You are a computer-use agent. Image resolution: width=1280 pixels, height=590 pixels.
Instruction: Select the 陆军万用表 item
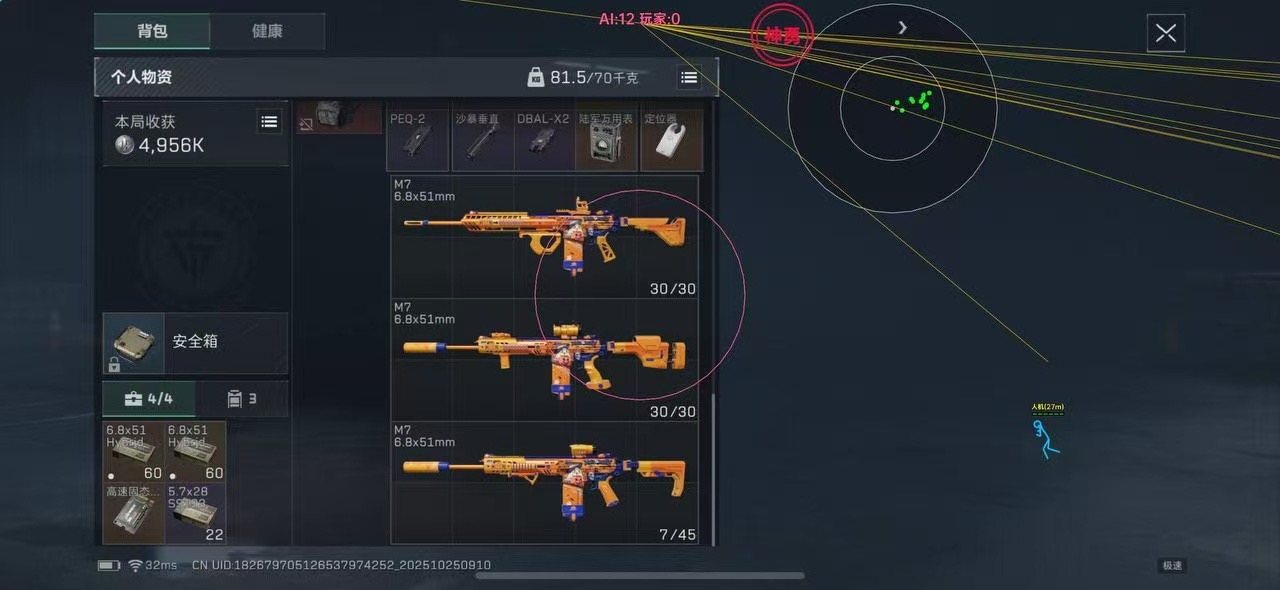coord(606,141)
